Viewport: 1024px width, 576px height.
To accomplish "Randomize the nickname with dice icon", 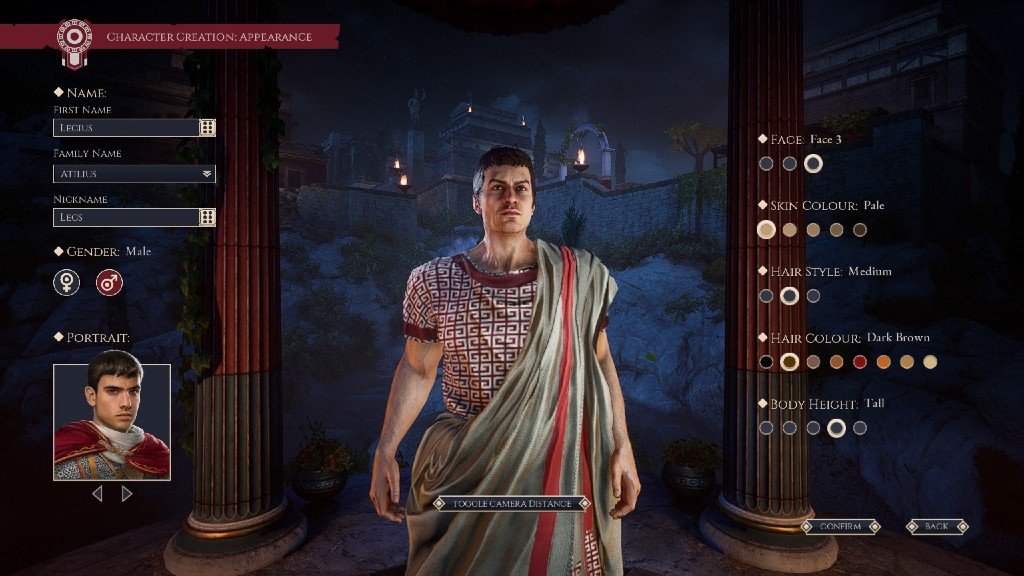I will (x=207, y=218).
